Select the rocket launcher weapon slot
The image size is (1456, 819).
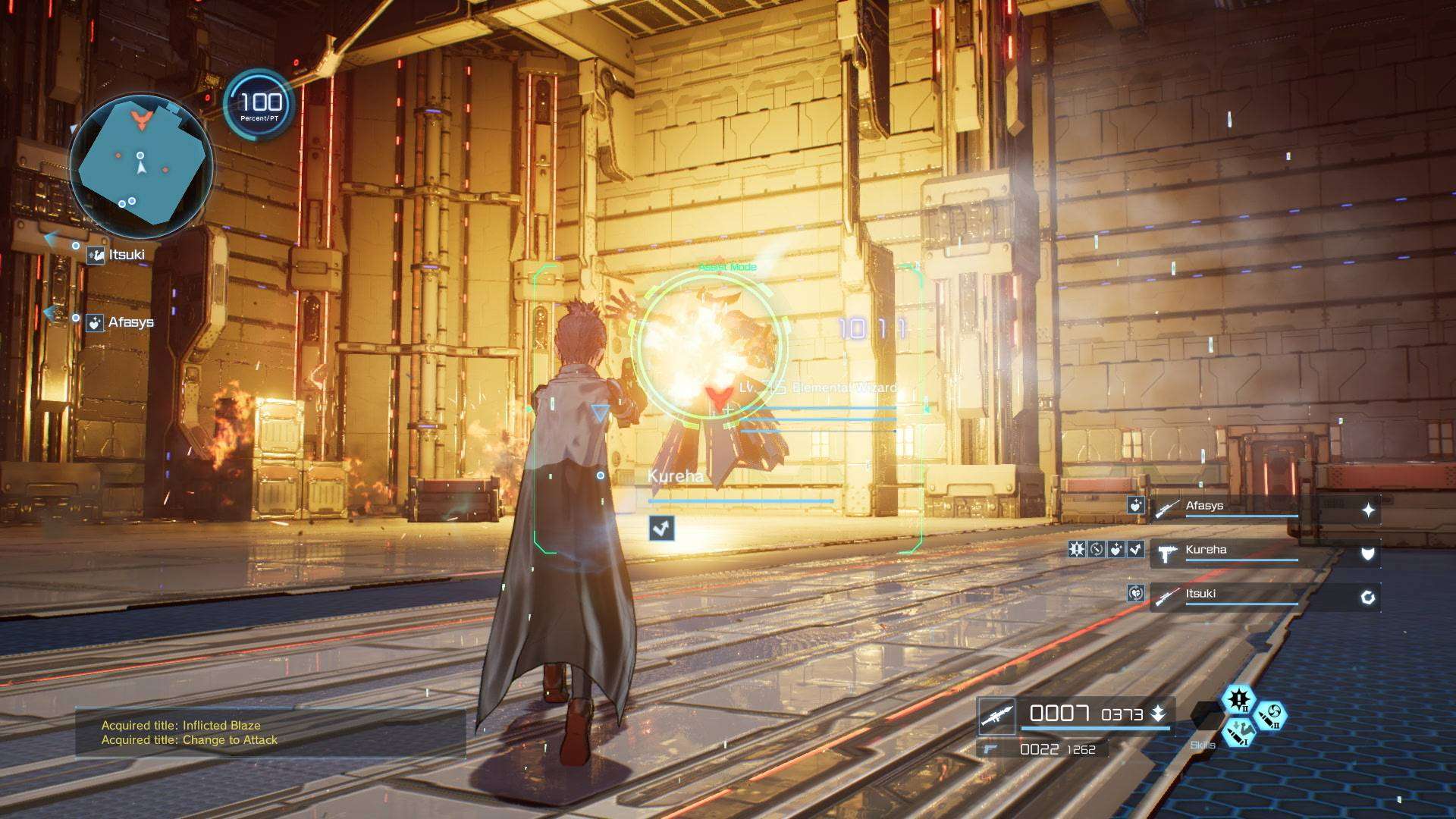[x=996, y=716]
